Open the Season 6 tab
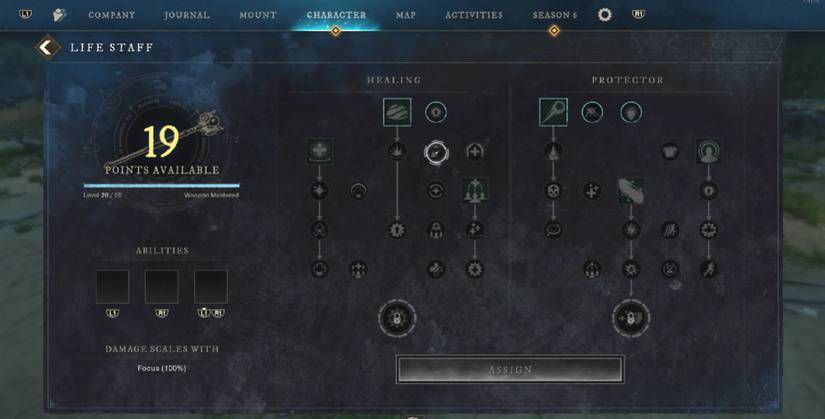This screenshot has width=825, height=419. [x=554, y=15]
